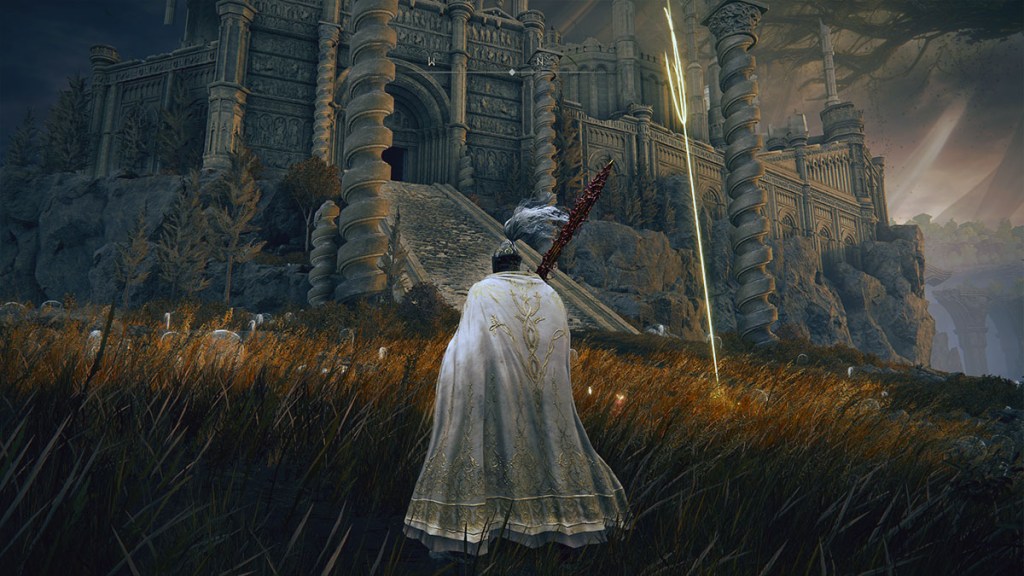Select the W marker on the compass
The width and height of the screenshot is (1024, 576).
point(430,61)
